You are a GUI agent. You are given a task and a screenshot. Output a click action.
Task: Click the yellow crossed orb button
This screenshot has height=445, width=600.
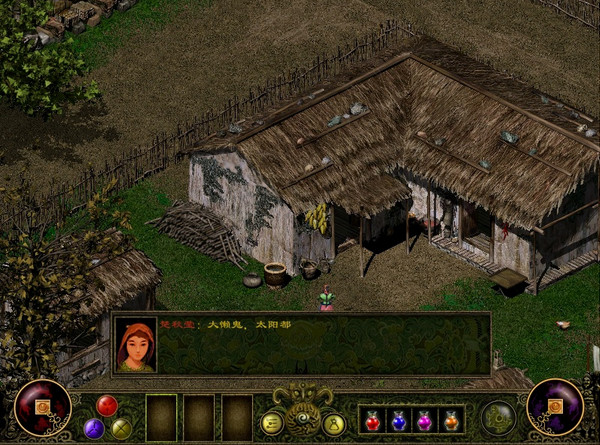[121, 428]
